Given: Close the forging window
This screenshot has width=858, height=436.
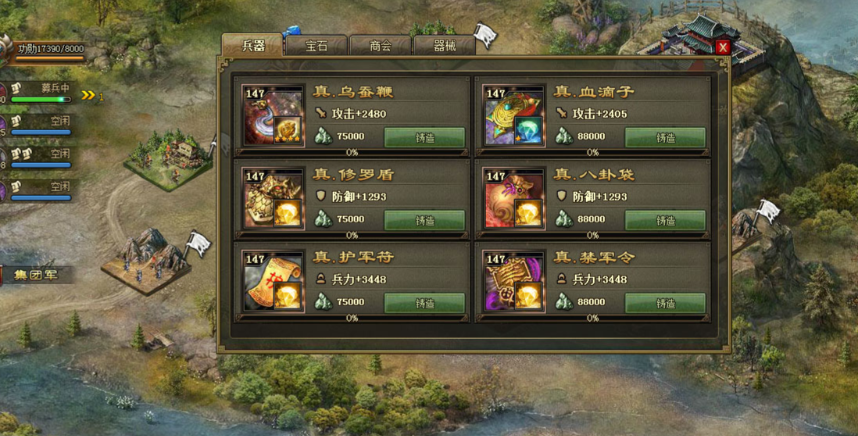Looking at the screenshot, I should (x=723, y=47).
